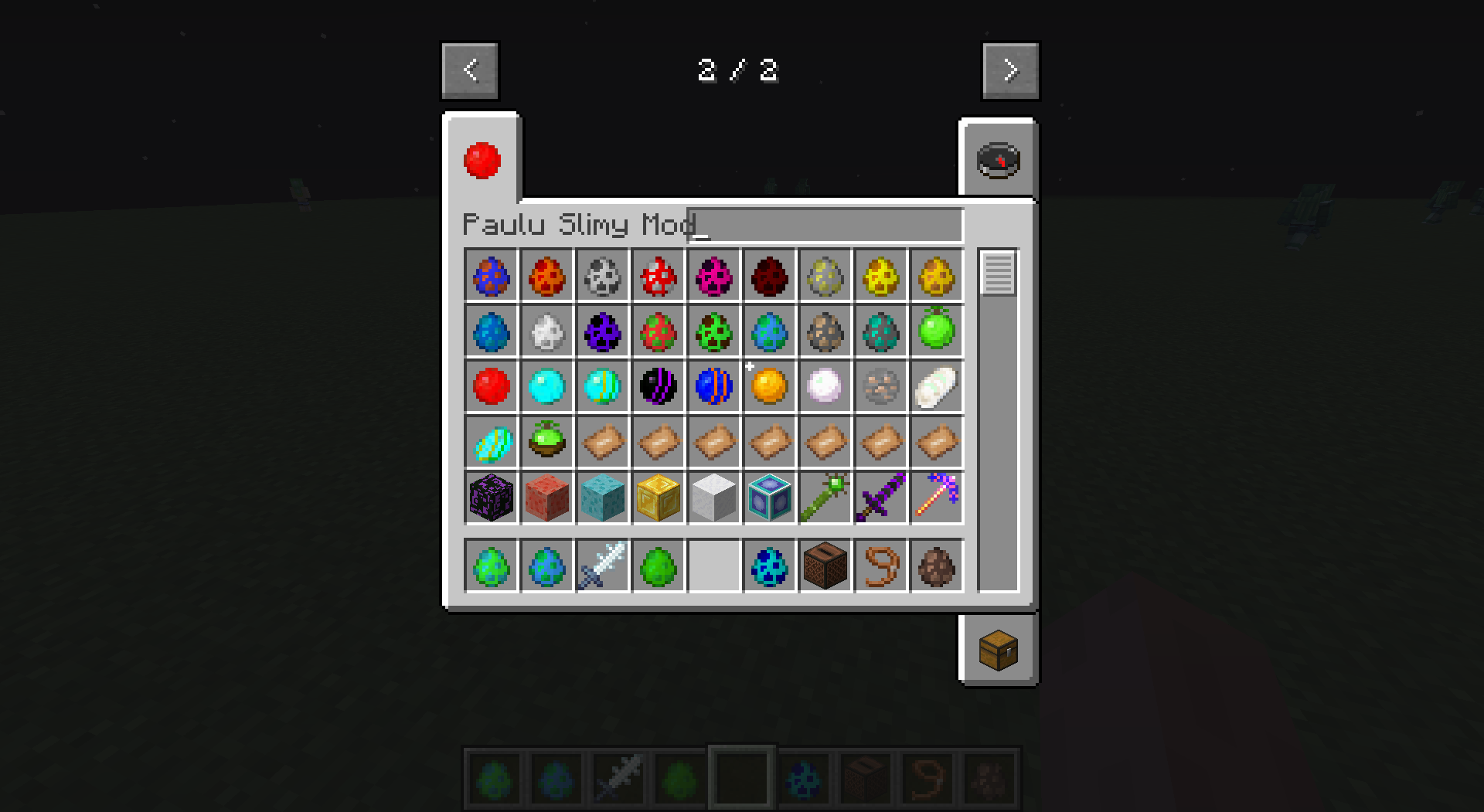Click the orange ball with the plus marker
The width and height of the screenshot is (1484, 812).
(x=769, y=386)
